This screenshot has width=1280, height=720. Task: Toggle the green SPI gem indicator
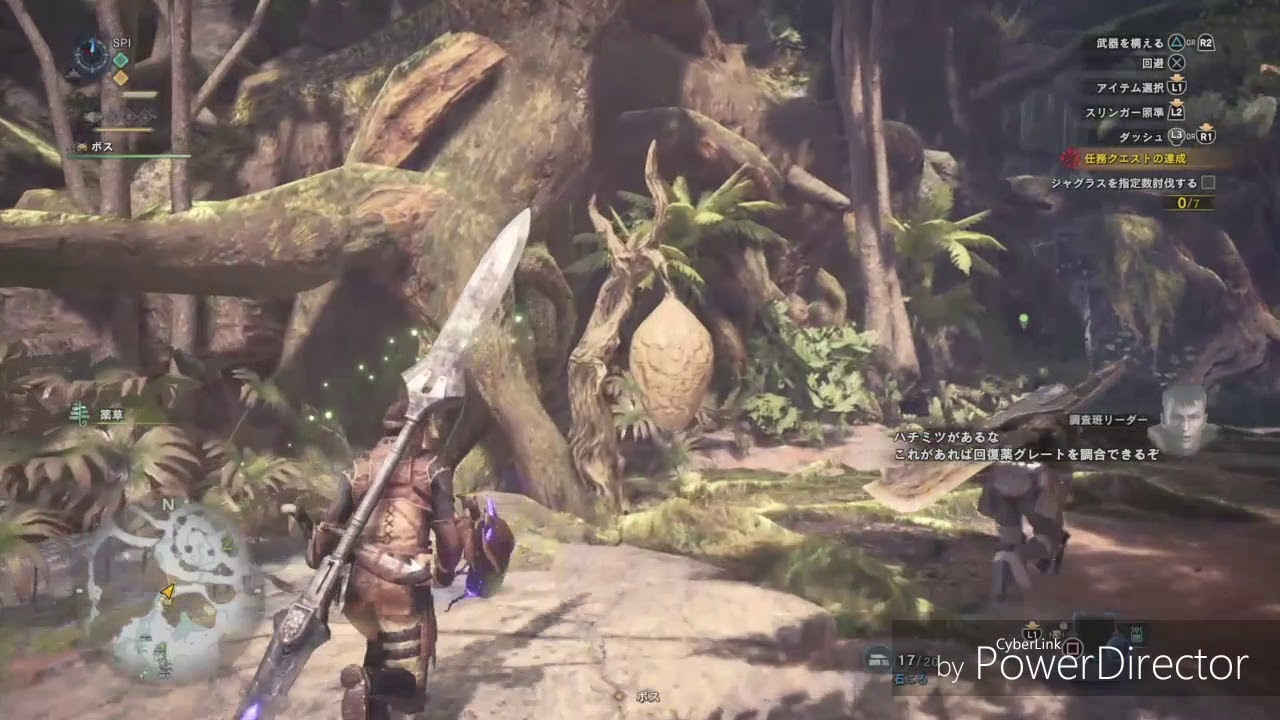click(121, 60)
